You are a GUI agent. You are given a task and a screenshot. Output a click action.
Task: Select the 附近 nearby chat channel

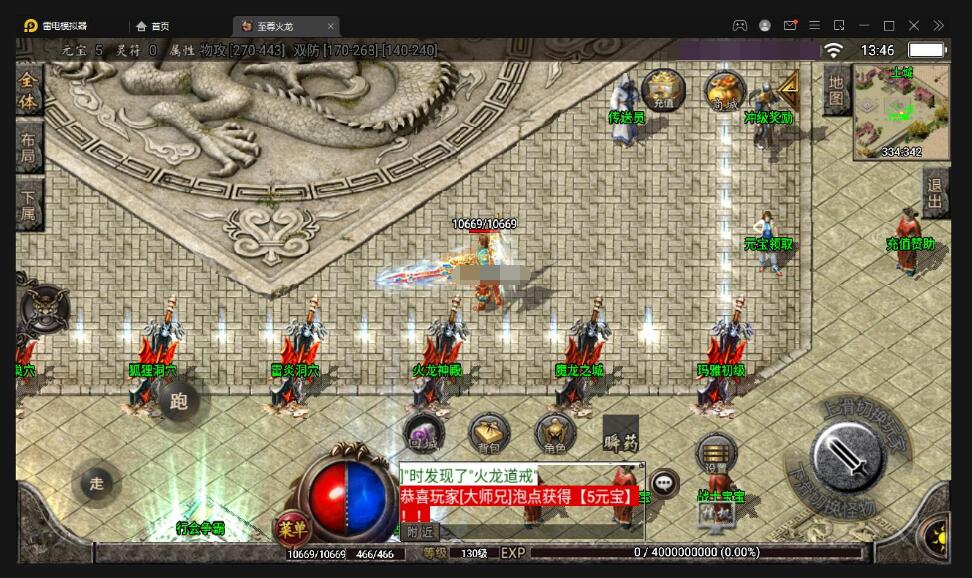[420, 532]
